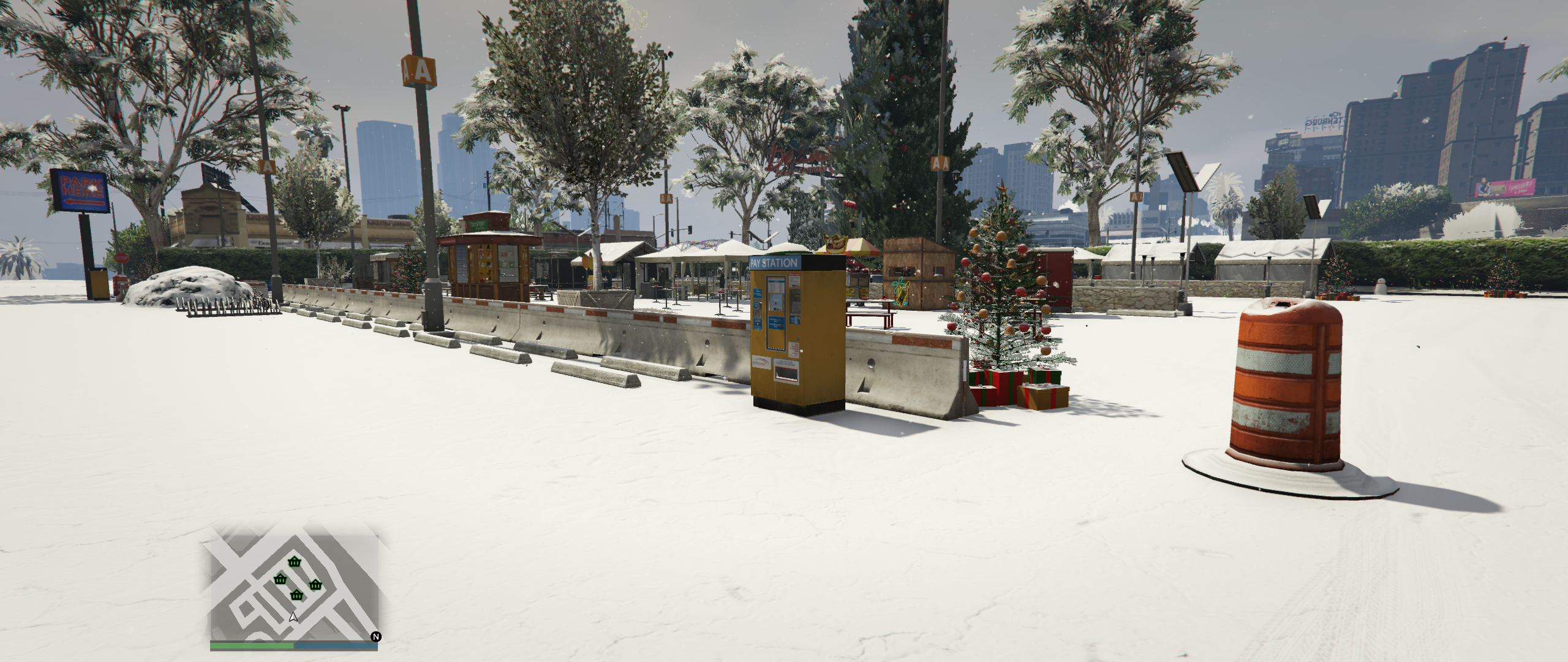Select the north compass indicator on the minimap
Viewport: 1568px width, 662px height.
coord(375,637)
